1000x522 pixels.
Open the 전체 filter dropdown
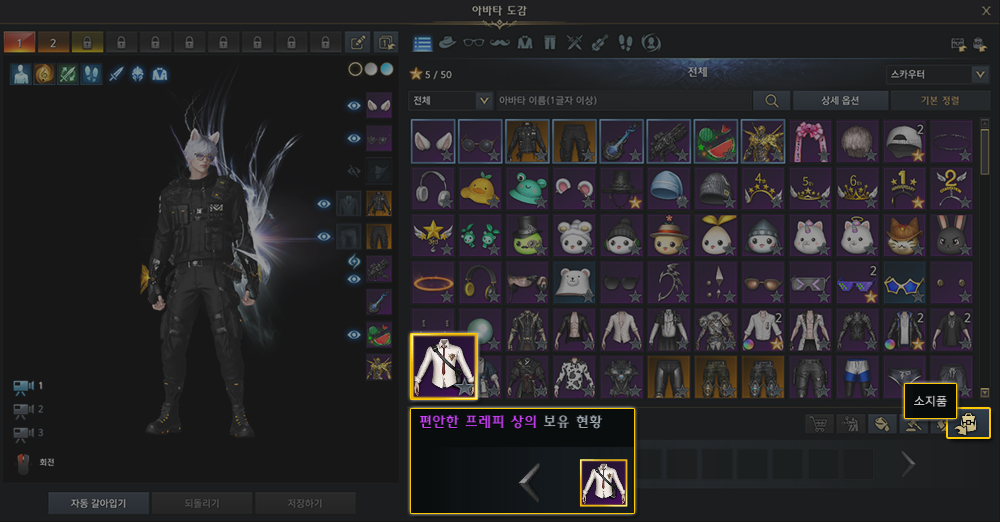click(451, 100)
